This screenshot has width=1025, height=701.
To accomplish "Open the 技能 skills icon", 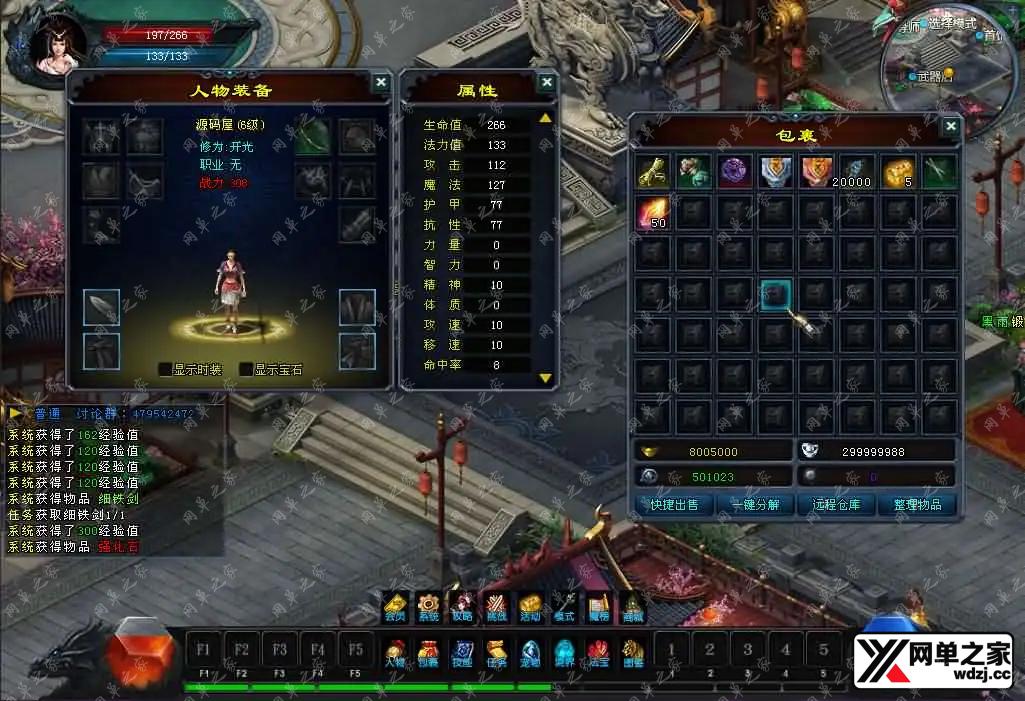I will pos(462,653).
